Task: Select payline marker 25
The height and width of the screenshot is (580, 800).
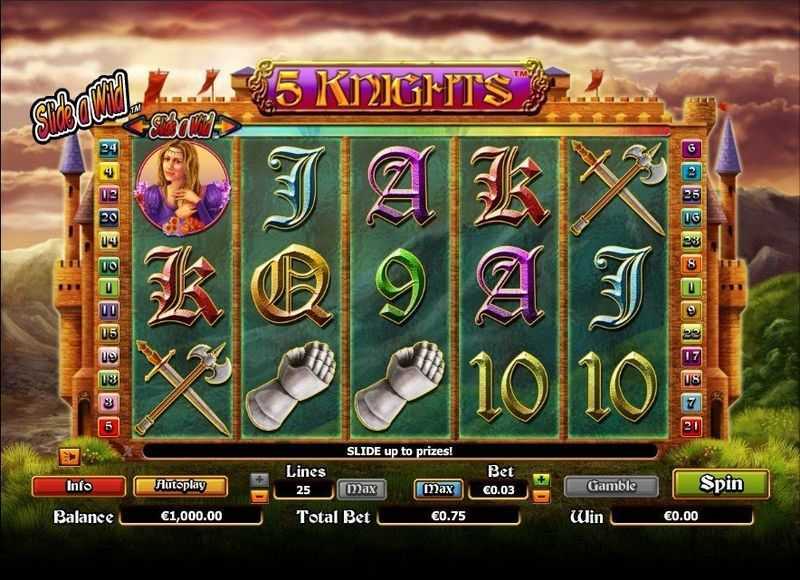Action: 689,194
